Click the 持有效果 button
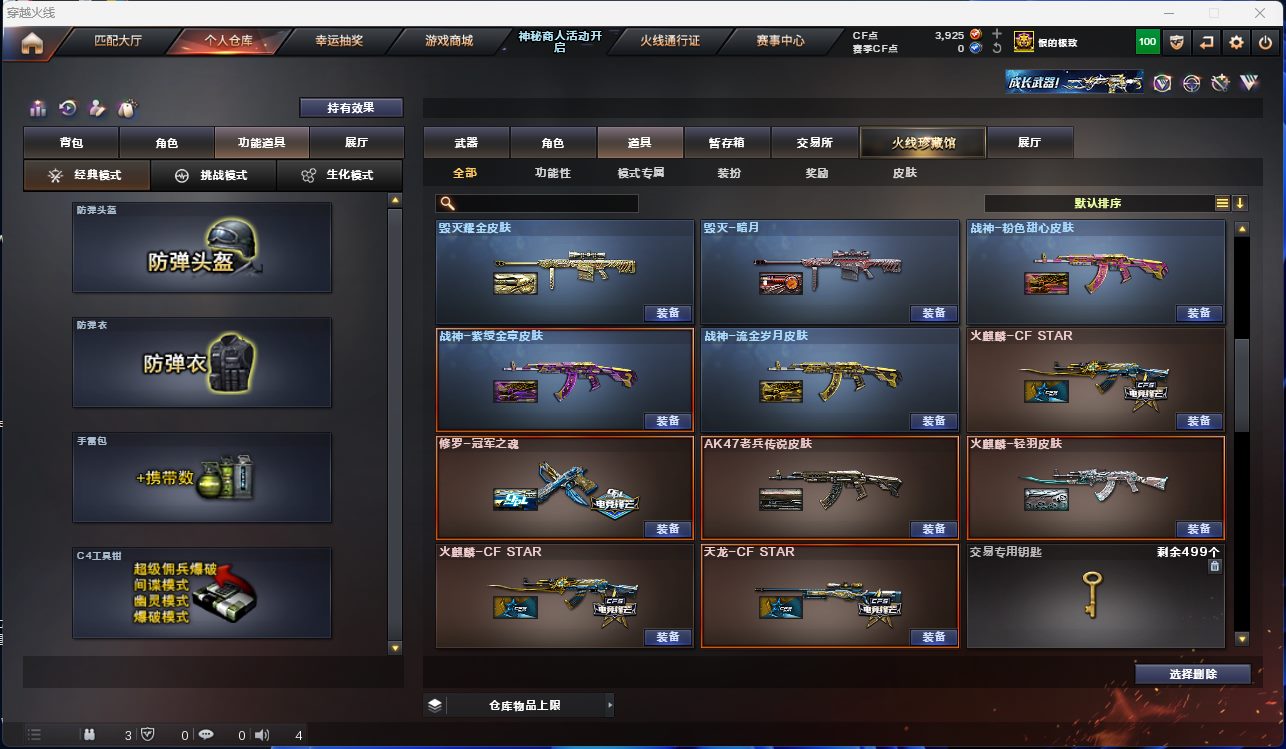Viewport: 1286px width, 749px height. tap(350, 108)
